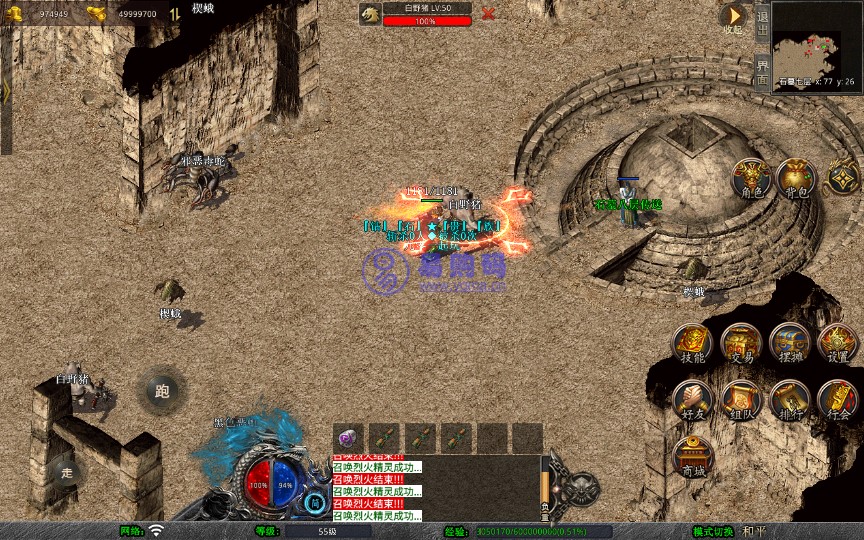Toggle the 跑 run mode button

(x=162, y=391)
